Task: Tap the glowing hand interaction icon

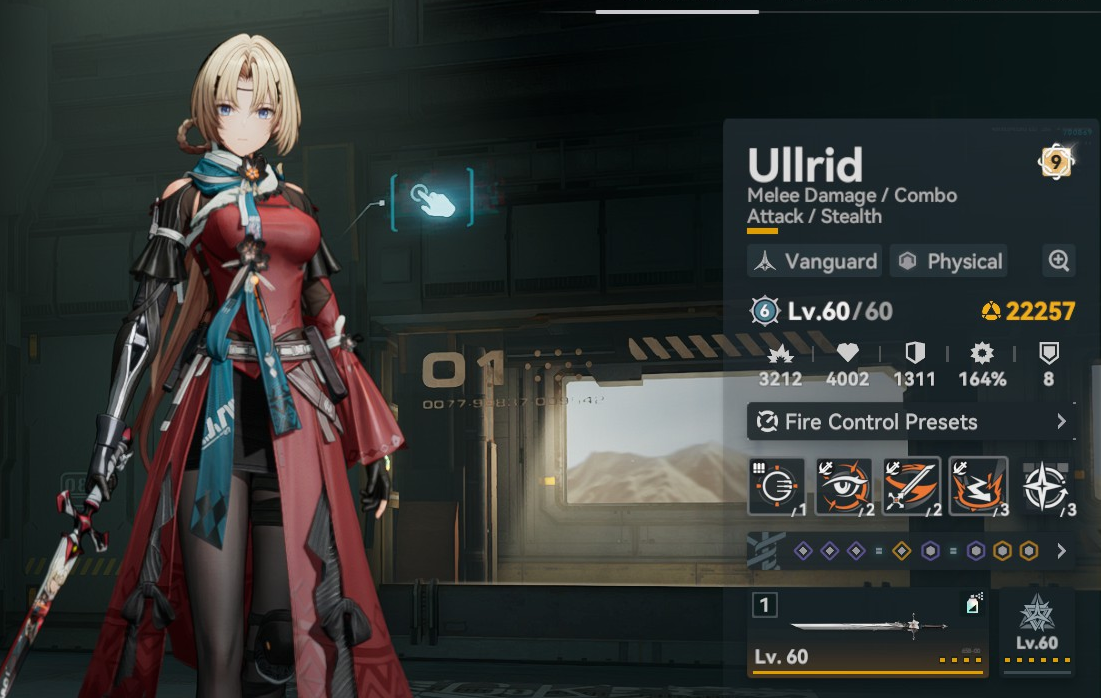Action: [x=434, y=201]
